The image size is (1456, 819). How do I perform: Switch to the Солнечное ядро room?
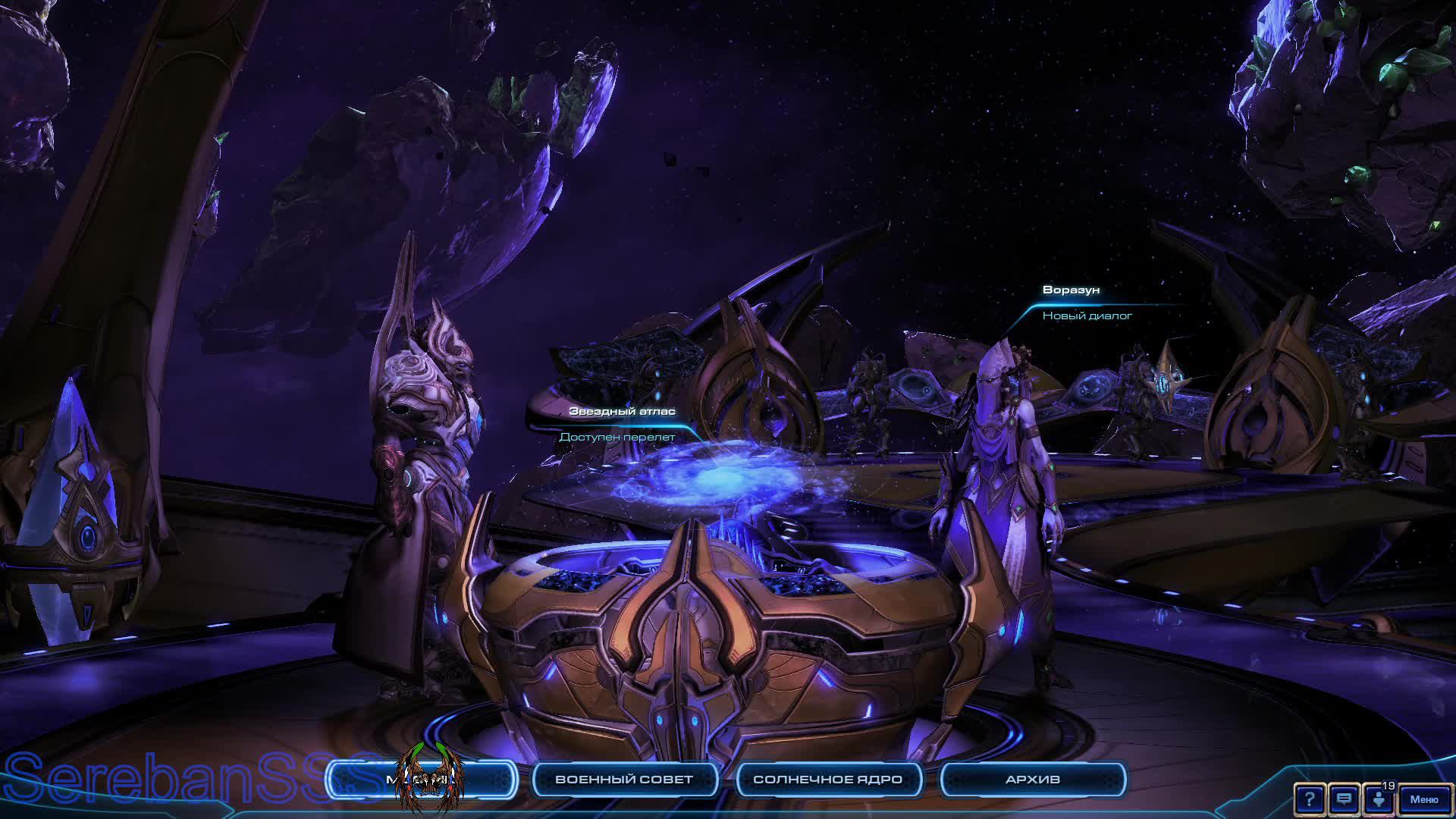tap(827, 780)
